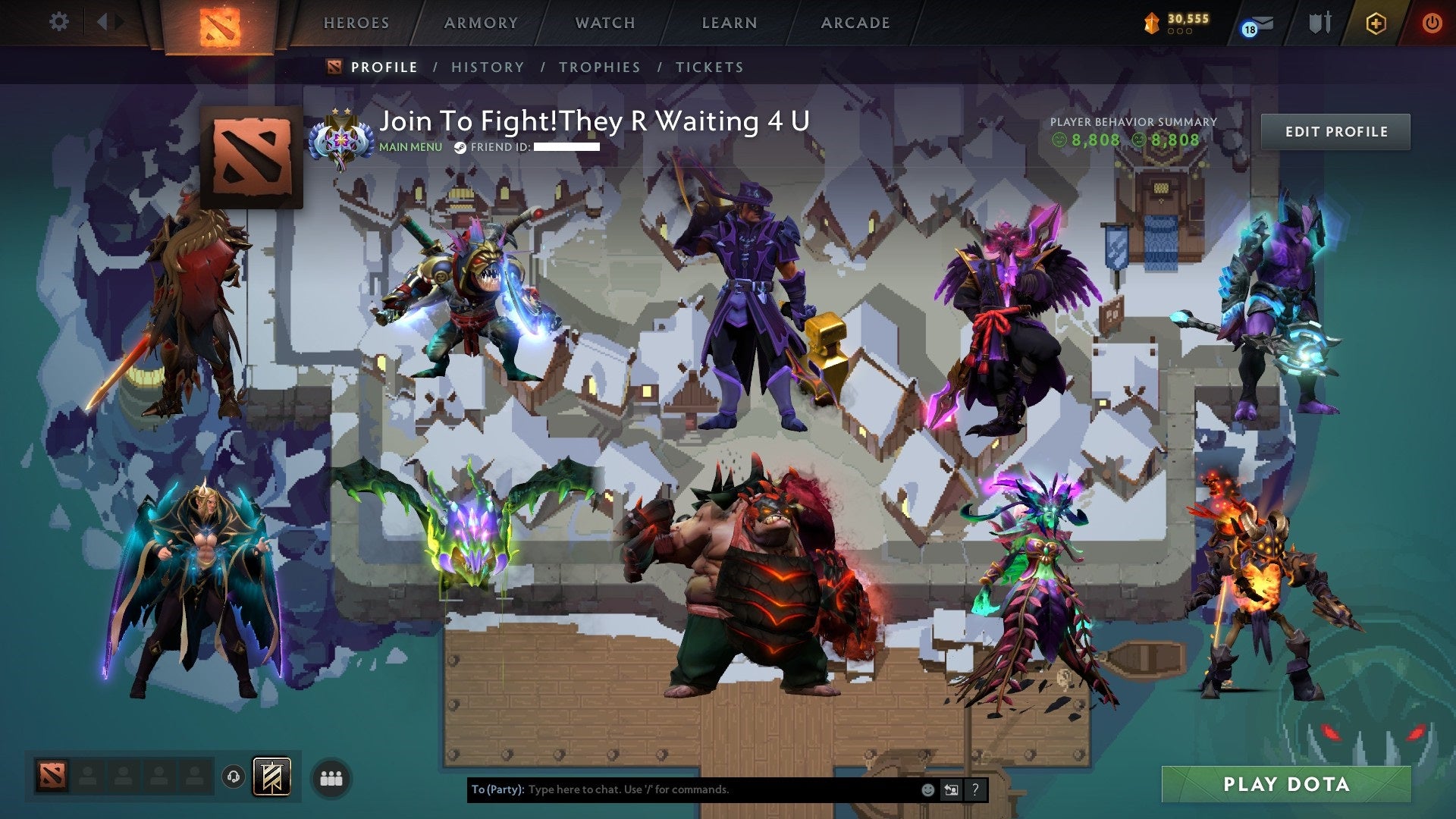Click the screenshot share icon beside chat

point(952,792)
